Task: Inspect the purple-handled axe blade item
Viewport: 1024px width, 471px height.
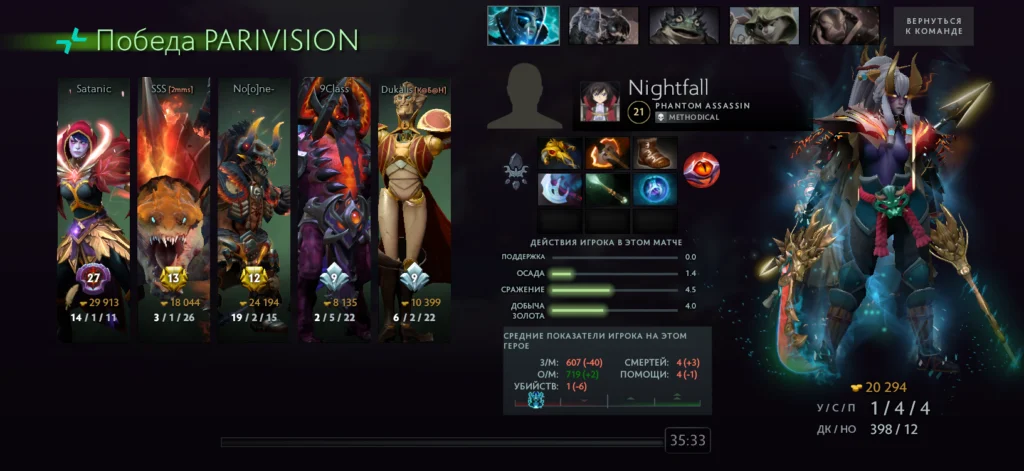Action: tap(560, 187)
